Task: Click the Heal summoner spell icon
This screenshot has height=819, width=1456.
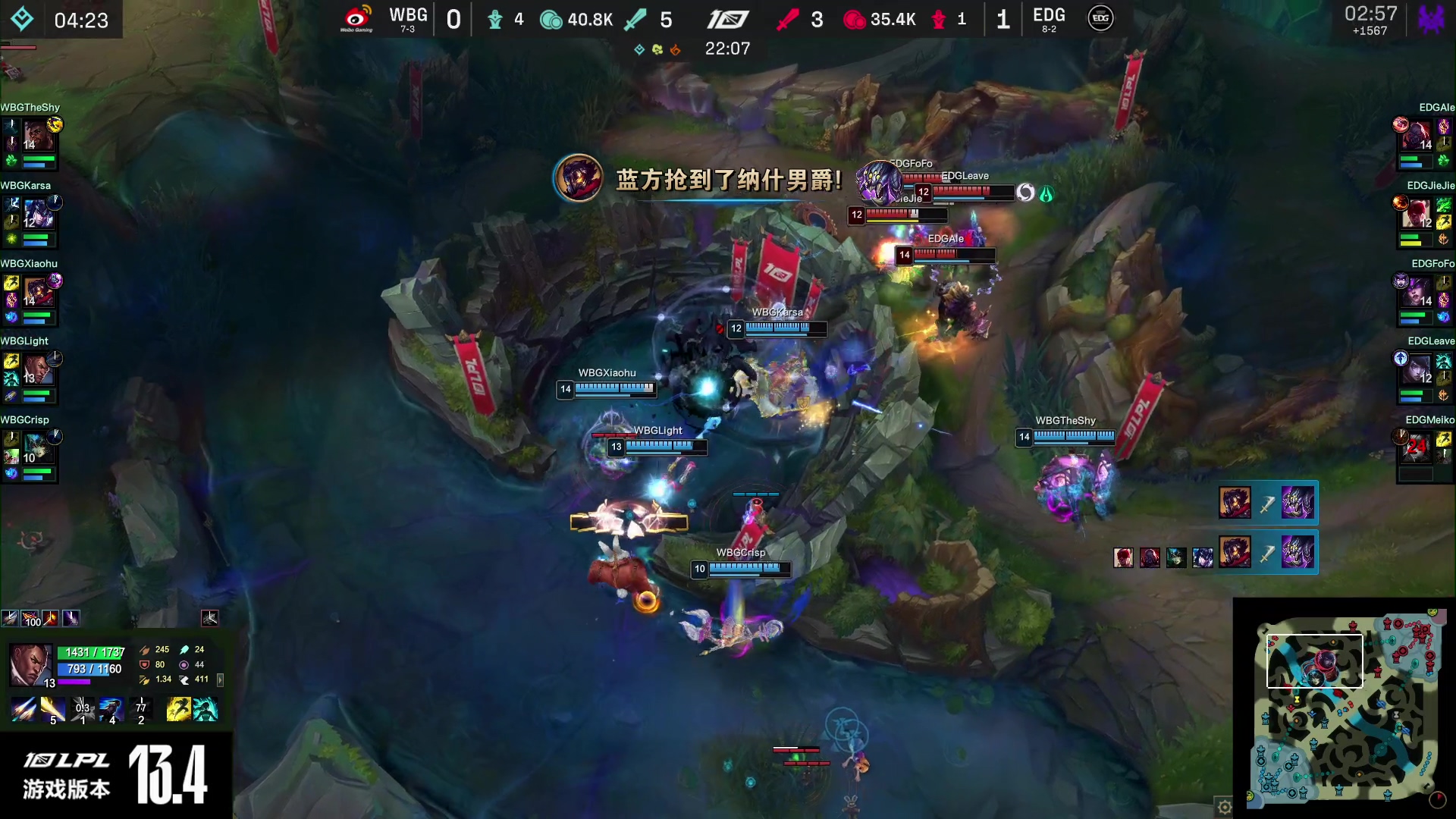Action: point(207,709)
